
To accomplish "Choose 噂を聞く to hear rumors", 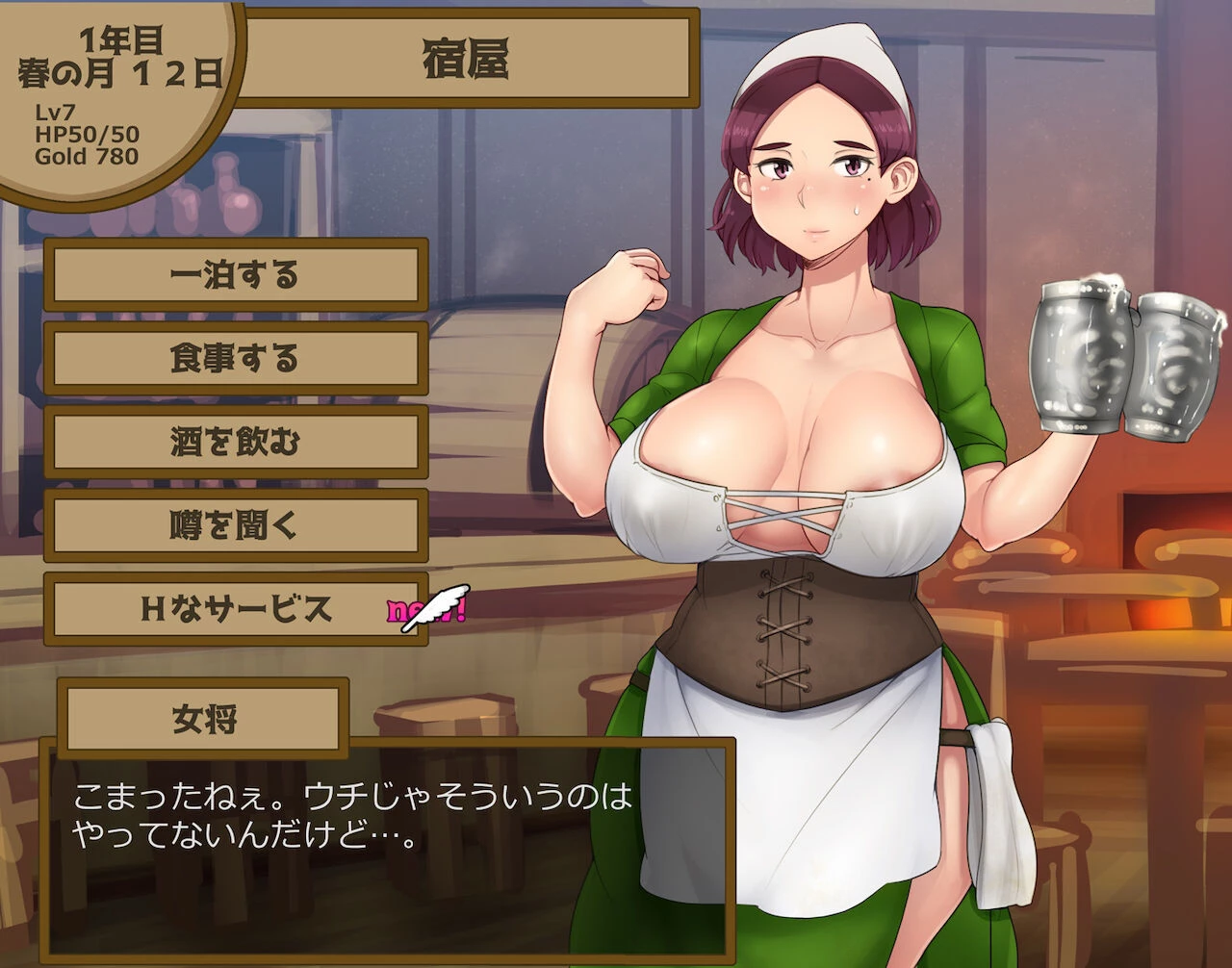I will coord(236,525).
